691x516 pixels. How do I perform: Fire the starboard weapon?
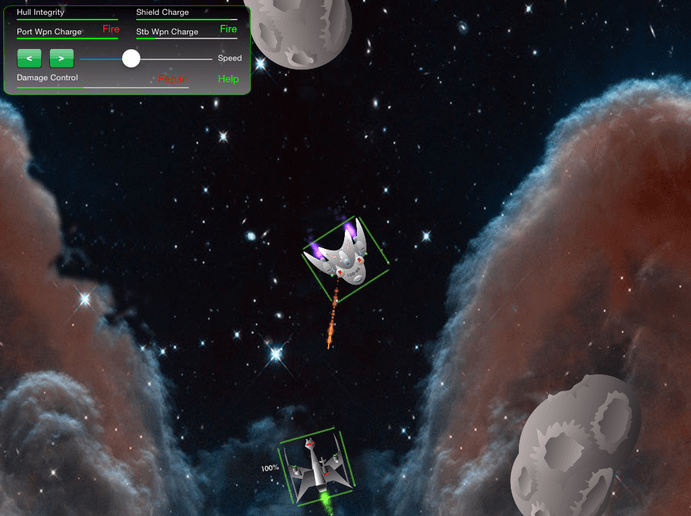coord(228,30)
